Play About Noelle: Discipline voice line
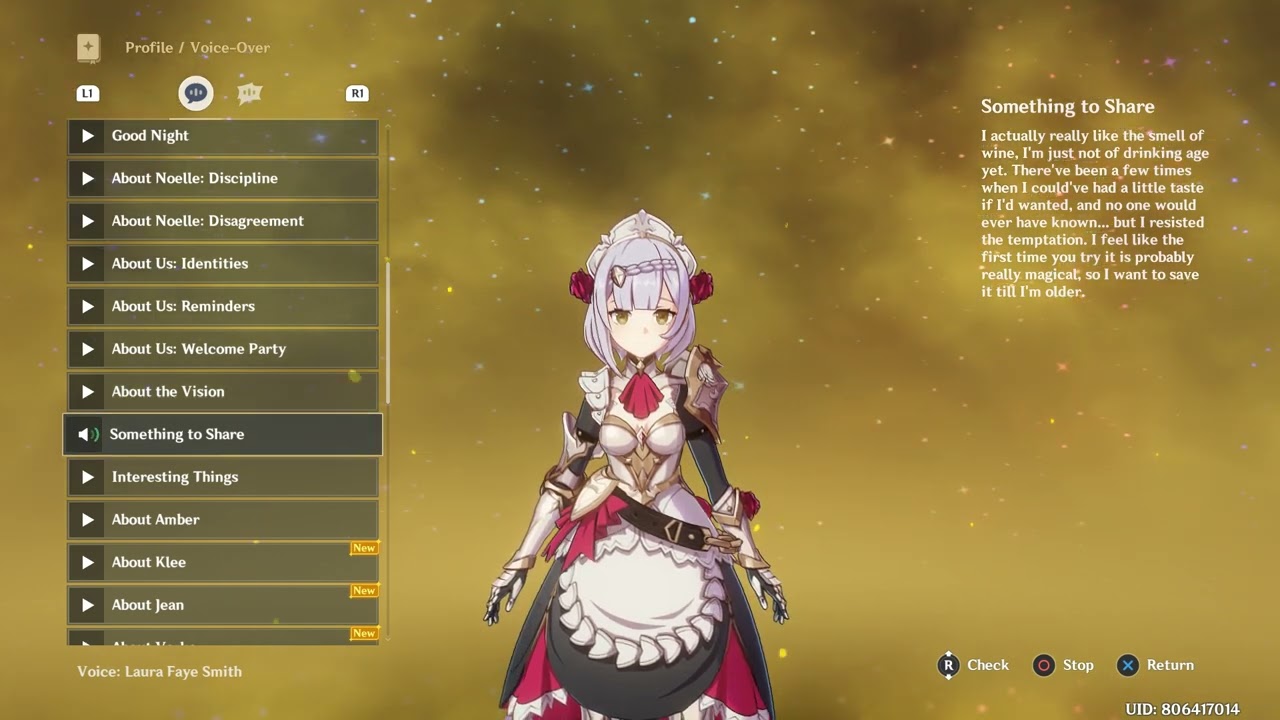1280x720 pixels. [222, 179]
